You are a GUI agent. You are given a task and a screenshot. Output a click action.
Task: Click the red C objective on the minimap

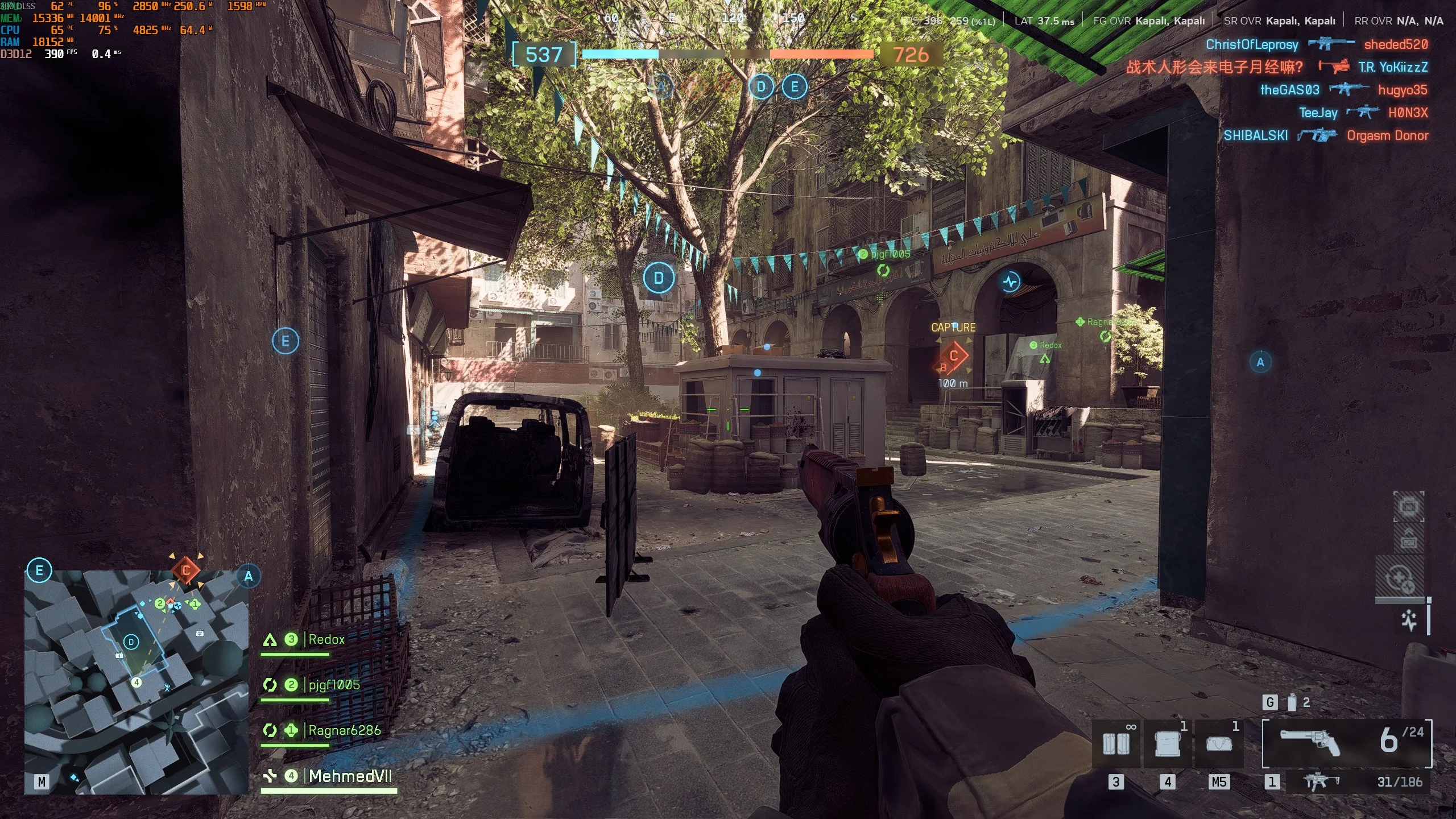pyautogui.click(x=186, y=570)
